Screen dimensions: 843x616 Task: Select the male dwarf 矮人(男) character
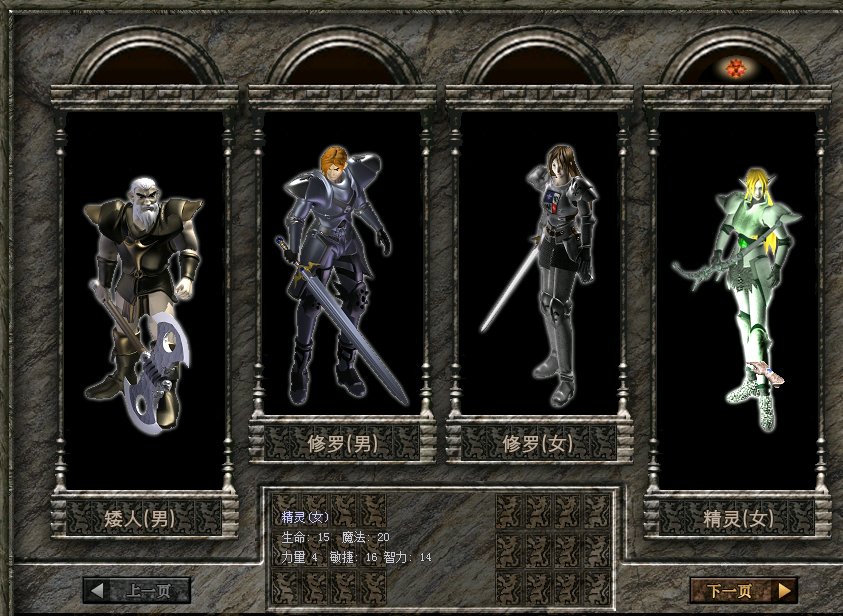(144, 300)
